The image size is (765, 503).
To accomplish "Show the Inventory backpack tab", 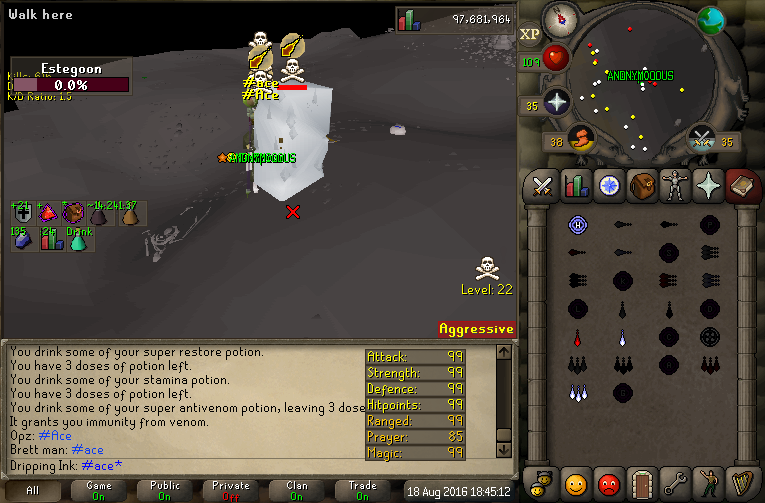I will pyautogui.click(x=641, y=186).
